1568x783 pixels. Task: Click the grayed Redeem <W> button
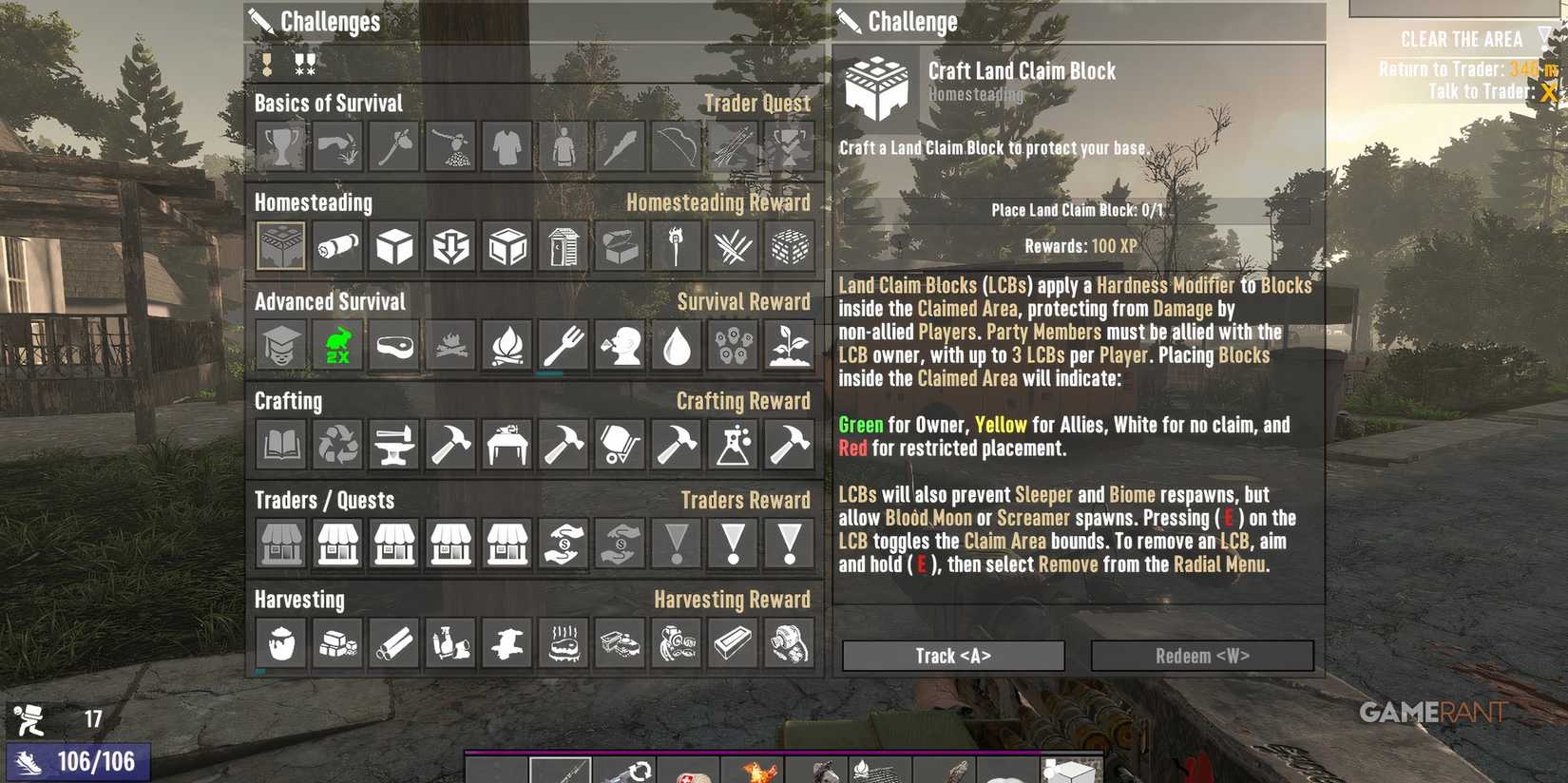coord(1201,655)
